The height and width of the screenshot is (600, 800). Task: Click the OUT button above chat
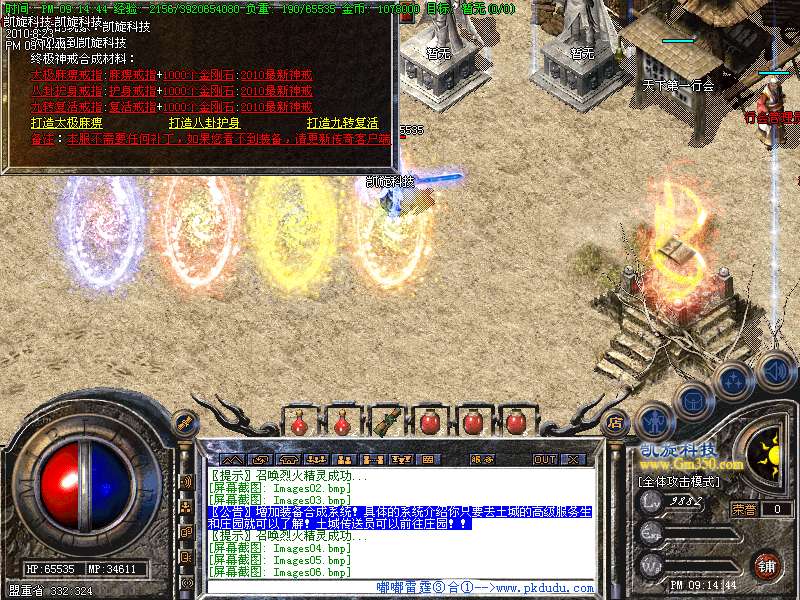coord(544,460)
